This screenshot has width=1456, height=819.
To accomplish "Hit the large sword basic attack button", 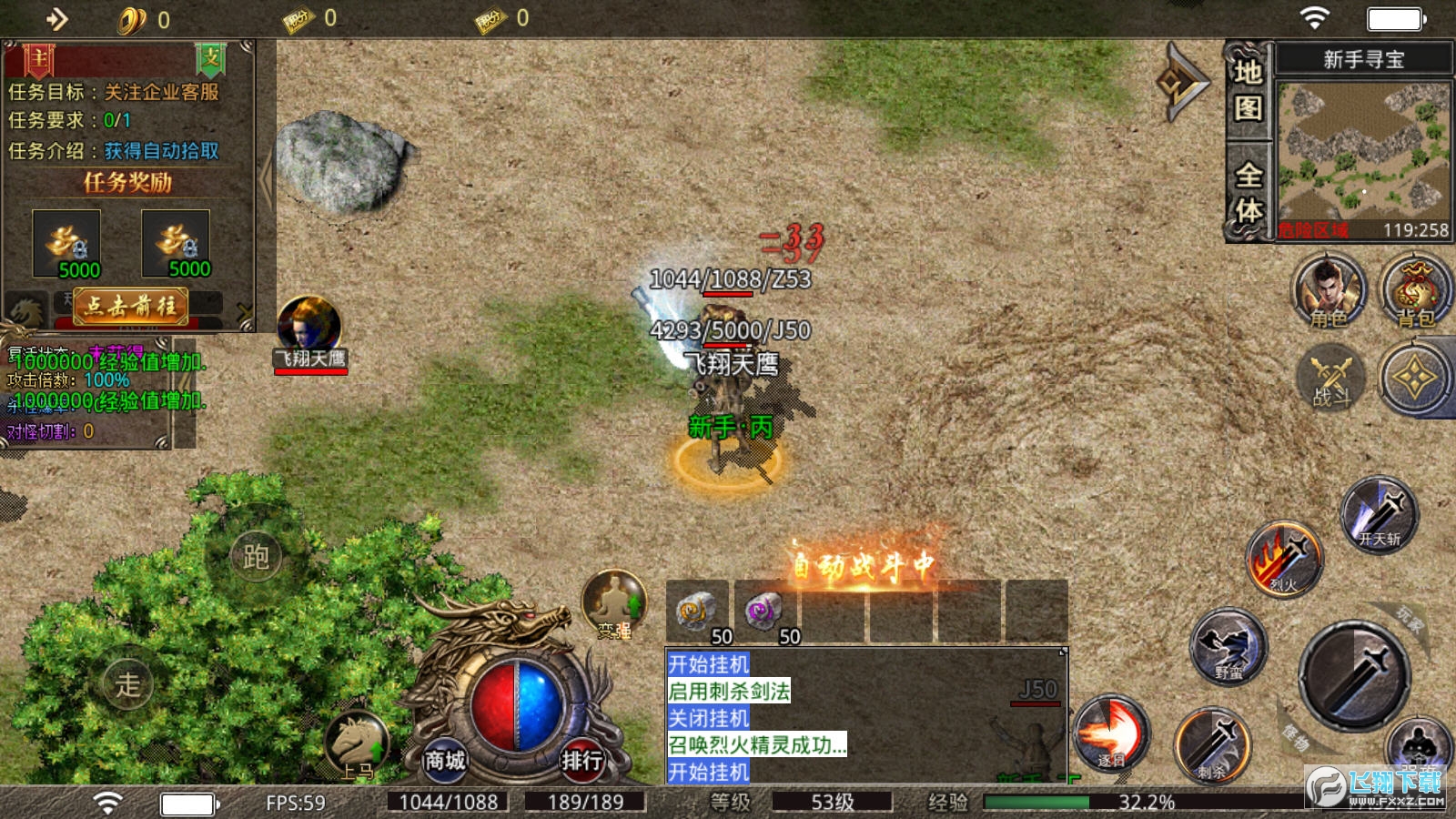I will [1353, 674].
